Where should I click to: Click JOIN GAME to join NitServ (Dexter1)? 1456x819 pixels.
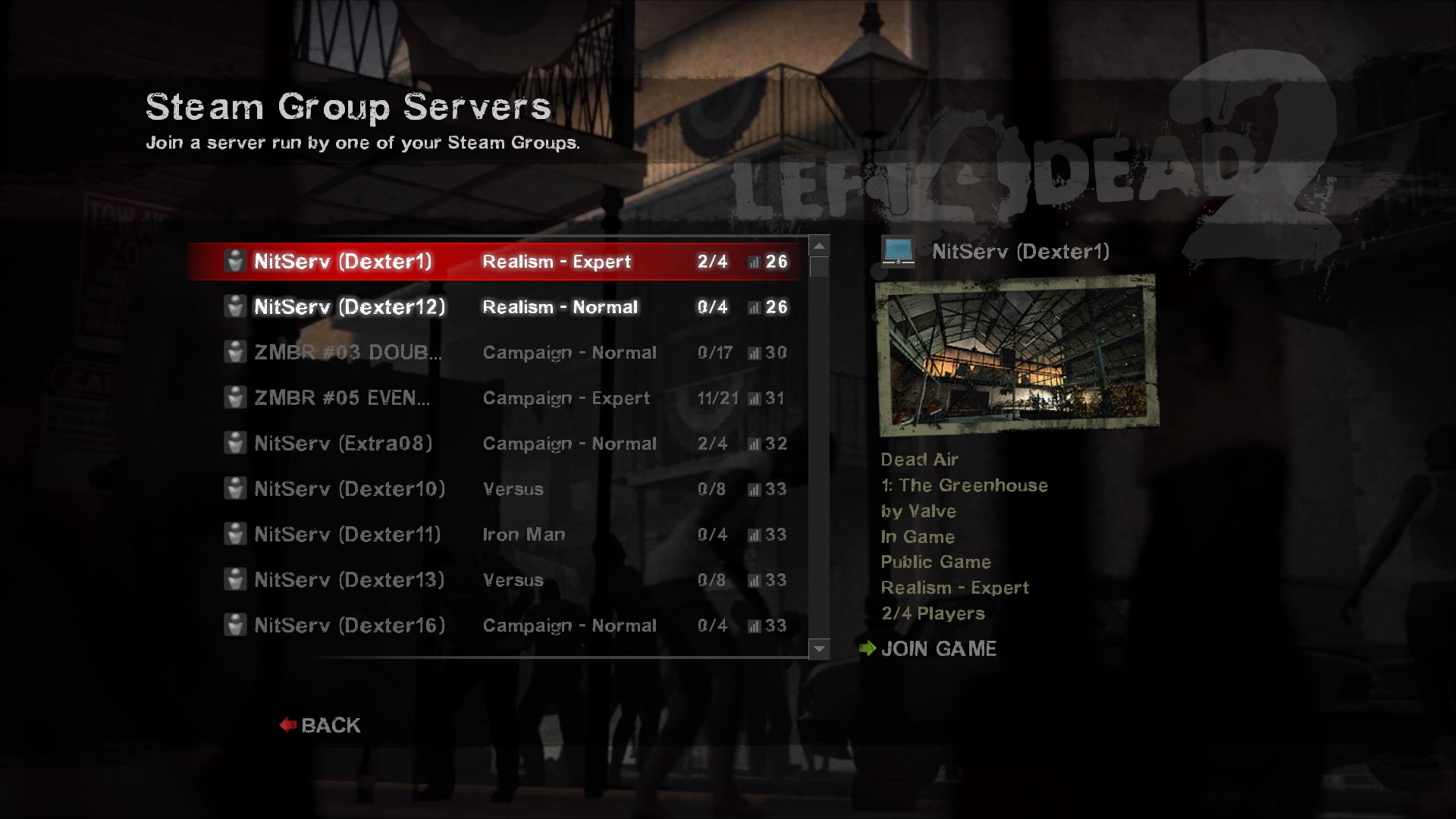[939, 648]
